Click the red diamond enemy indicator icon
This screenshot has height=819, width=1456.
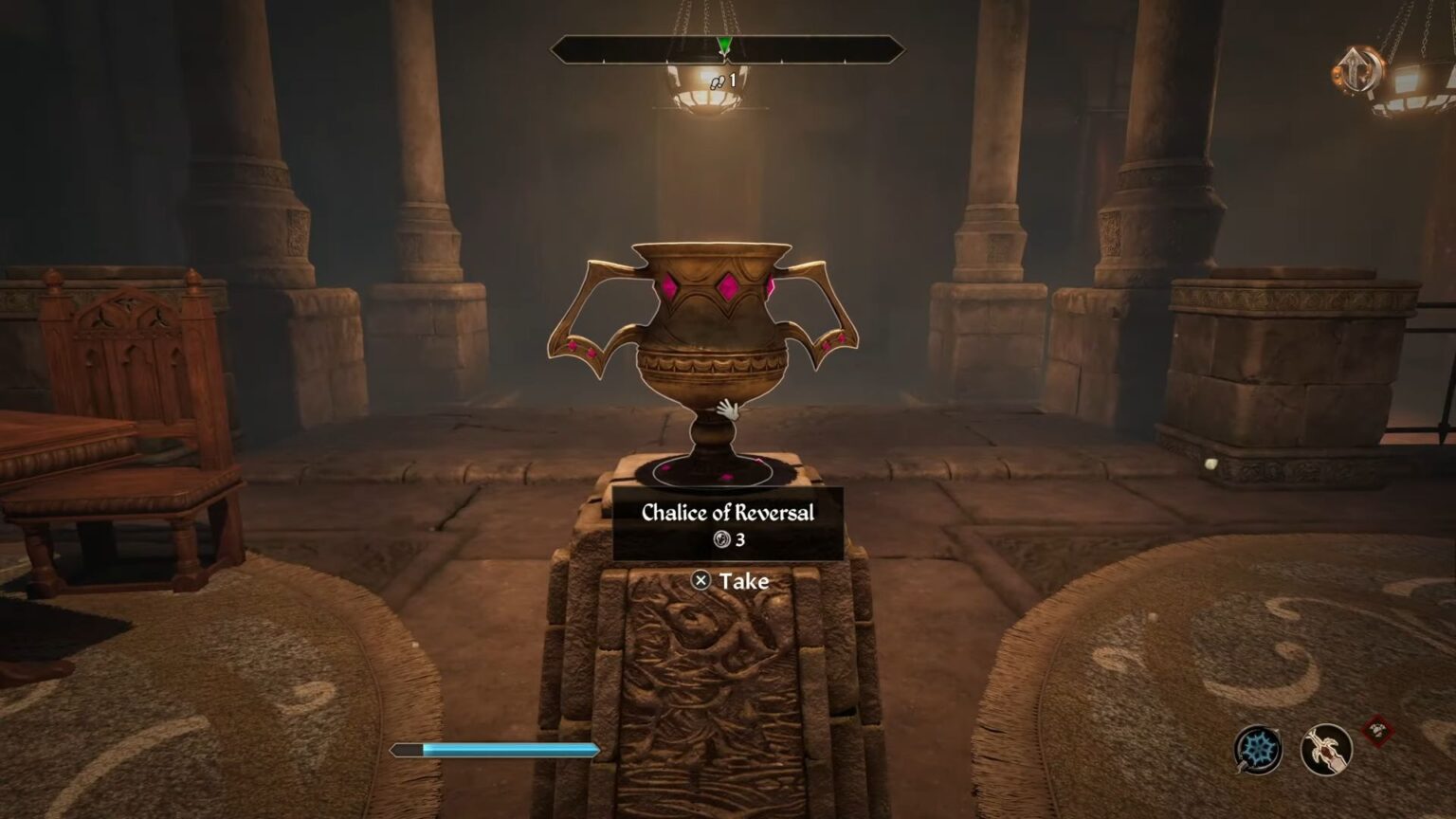pos(1376,730)
